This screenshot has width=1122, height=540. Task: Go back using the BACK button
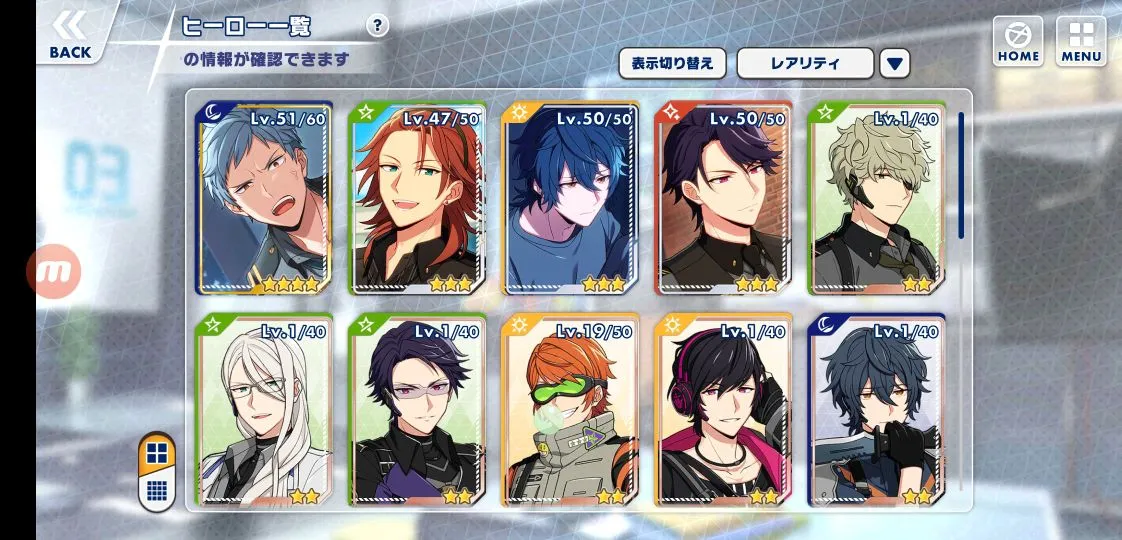point(69,36)
